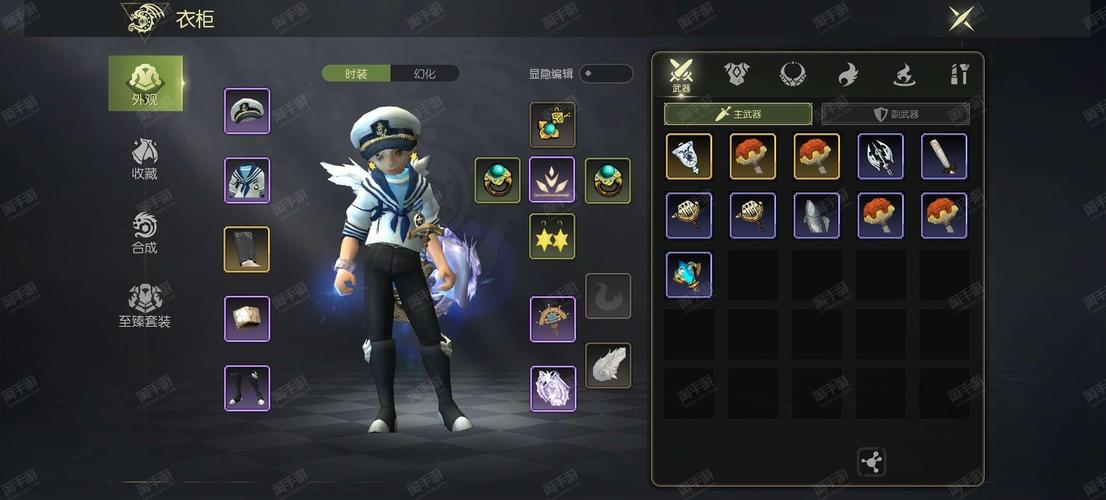This screenshot has height=500, width=1106.
Task: Pick the shark-shaped weapon item
Action: (817, 215)
